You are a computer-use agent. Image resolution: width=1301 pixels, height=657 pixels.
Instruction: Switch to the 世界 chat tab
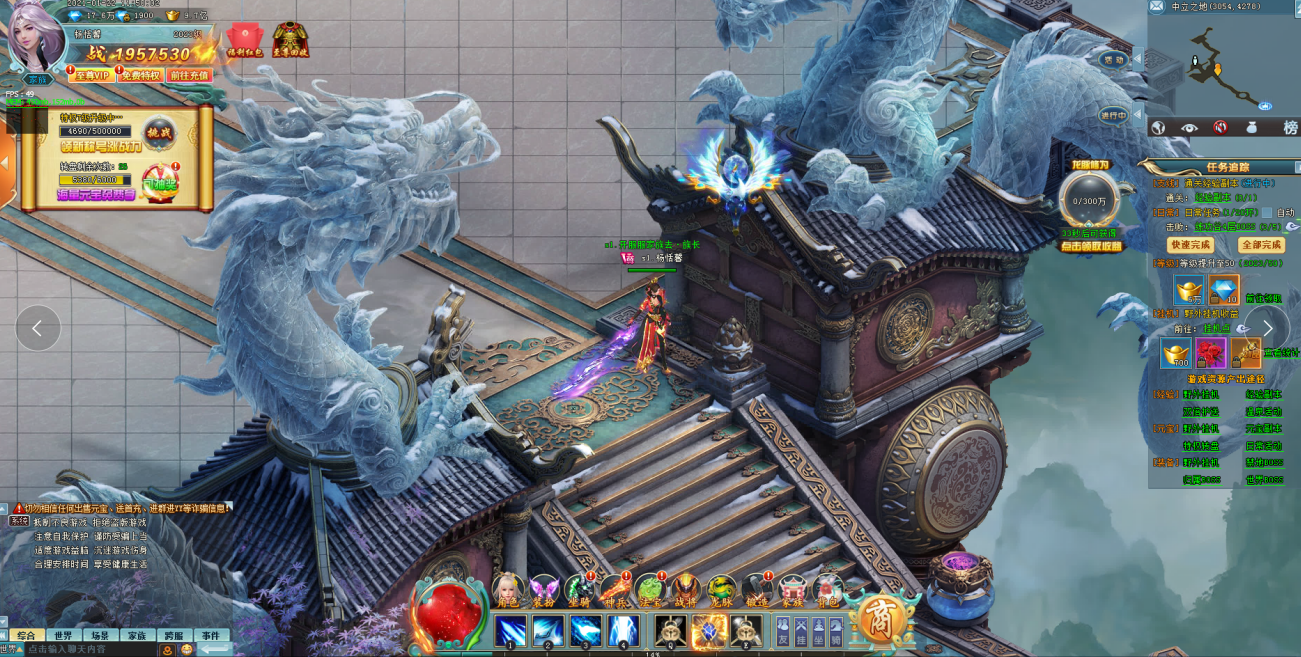click(x=62, y=635)
